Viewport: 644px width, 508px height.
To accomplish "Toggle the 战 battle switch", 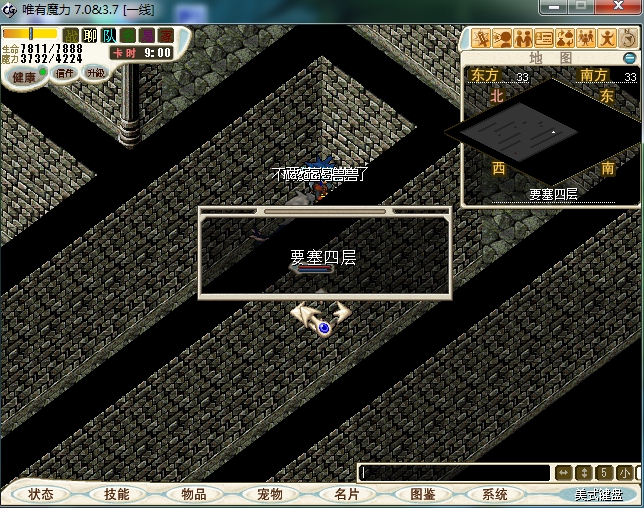I will coord(71,36).
